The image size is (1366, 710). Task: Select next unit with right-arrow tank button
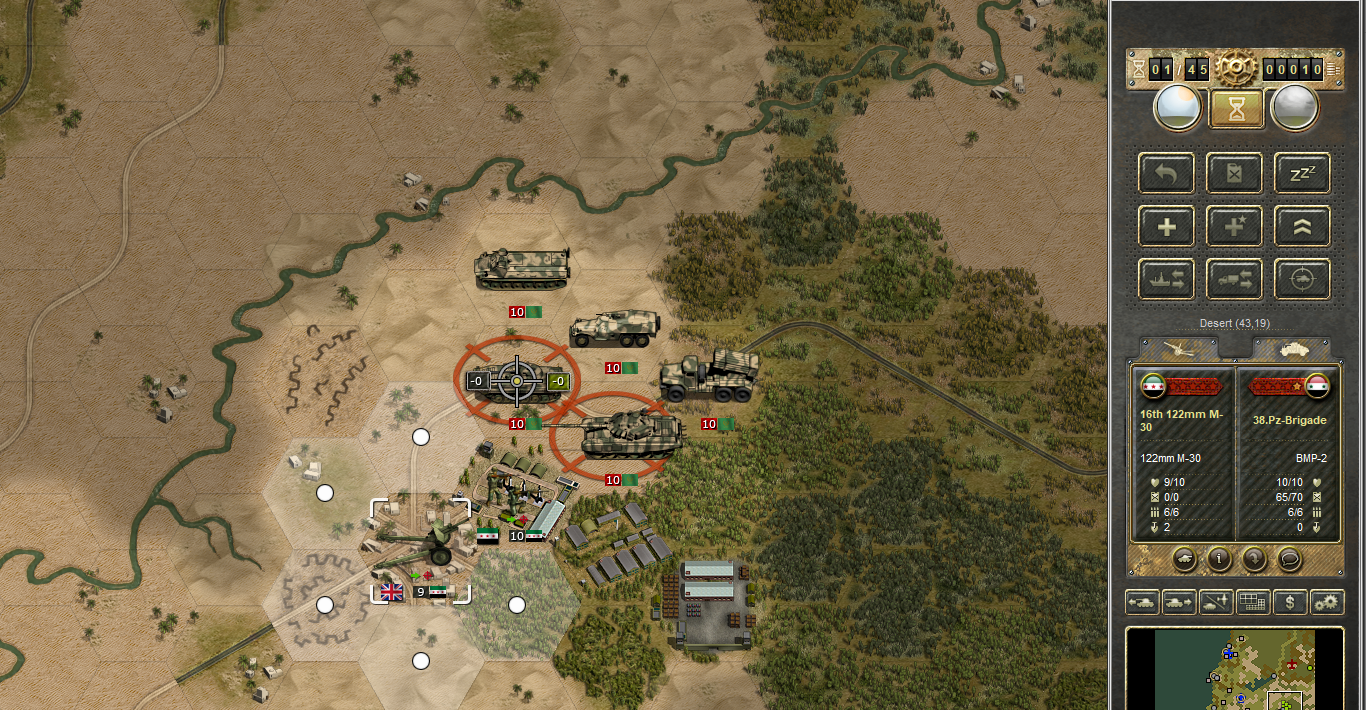pos(1178,602)
